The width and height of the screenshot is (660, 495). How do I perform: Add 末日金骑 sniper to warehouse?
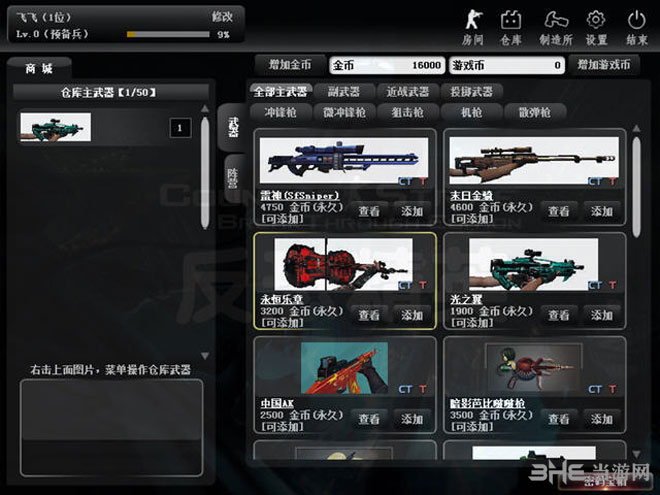[x=601, y=211]
